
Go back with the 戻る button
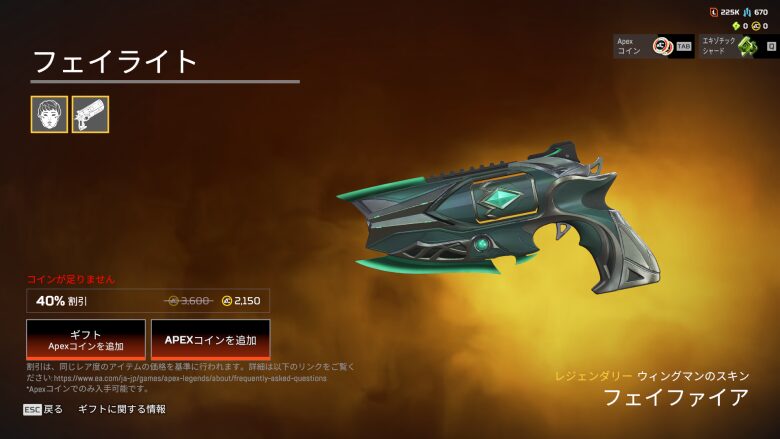(x=43, y=409)
